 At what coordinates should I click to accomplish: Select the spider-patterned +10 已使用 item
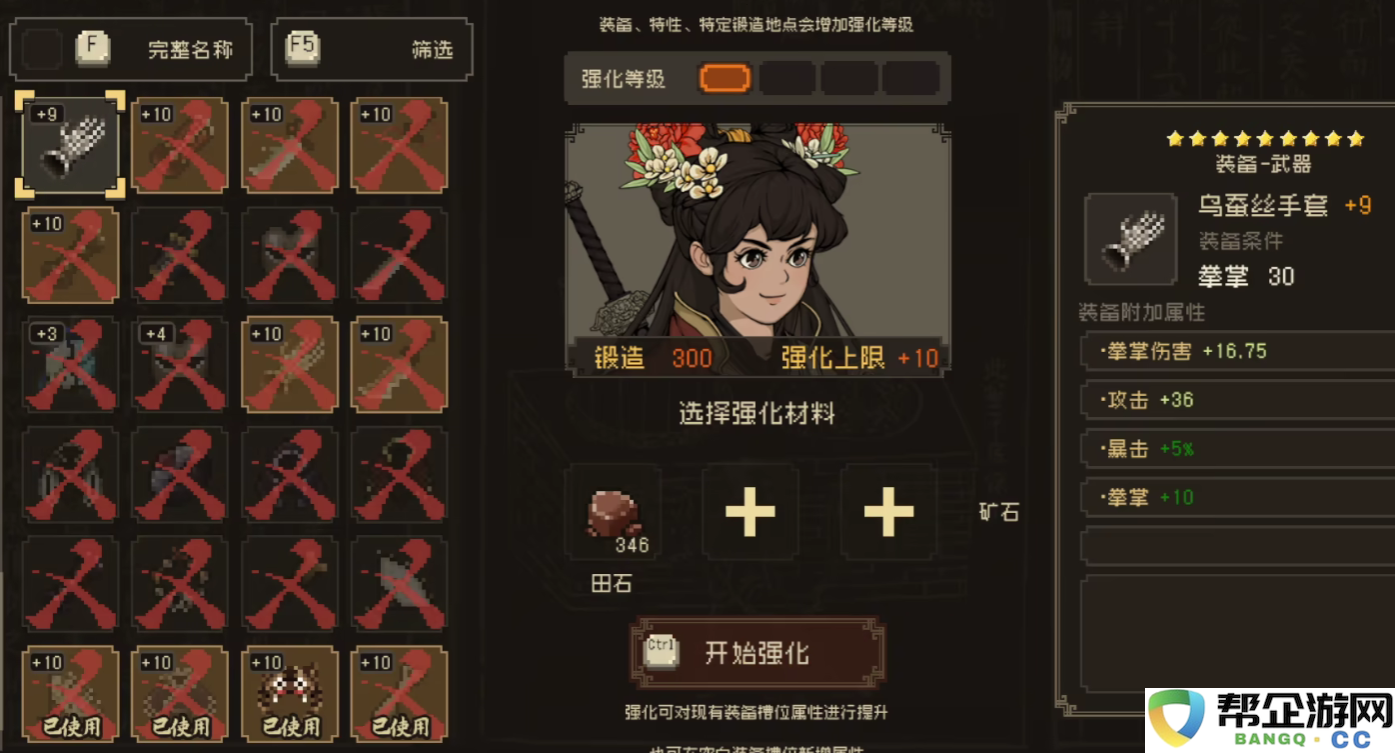(x=290, y=693)
